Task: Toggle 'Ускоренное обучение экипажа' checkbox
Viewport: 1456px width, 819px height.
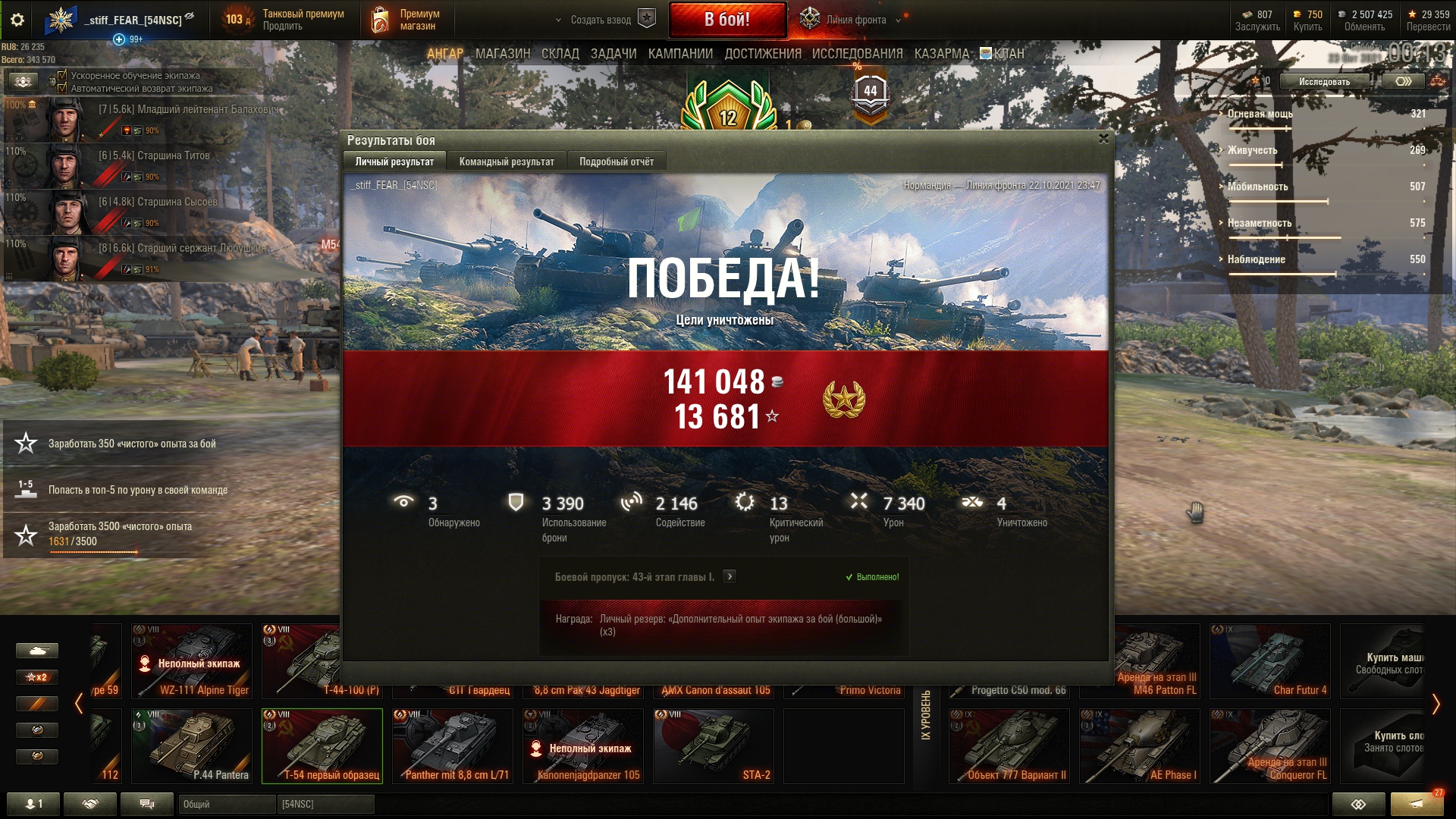Action: coord(63,75)
